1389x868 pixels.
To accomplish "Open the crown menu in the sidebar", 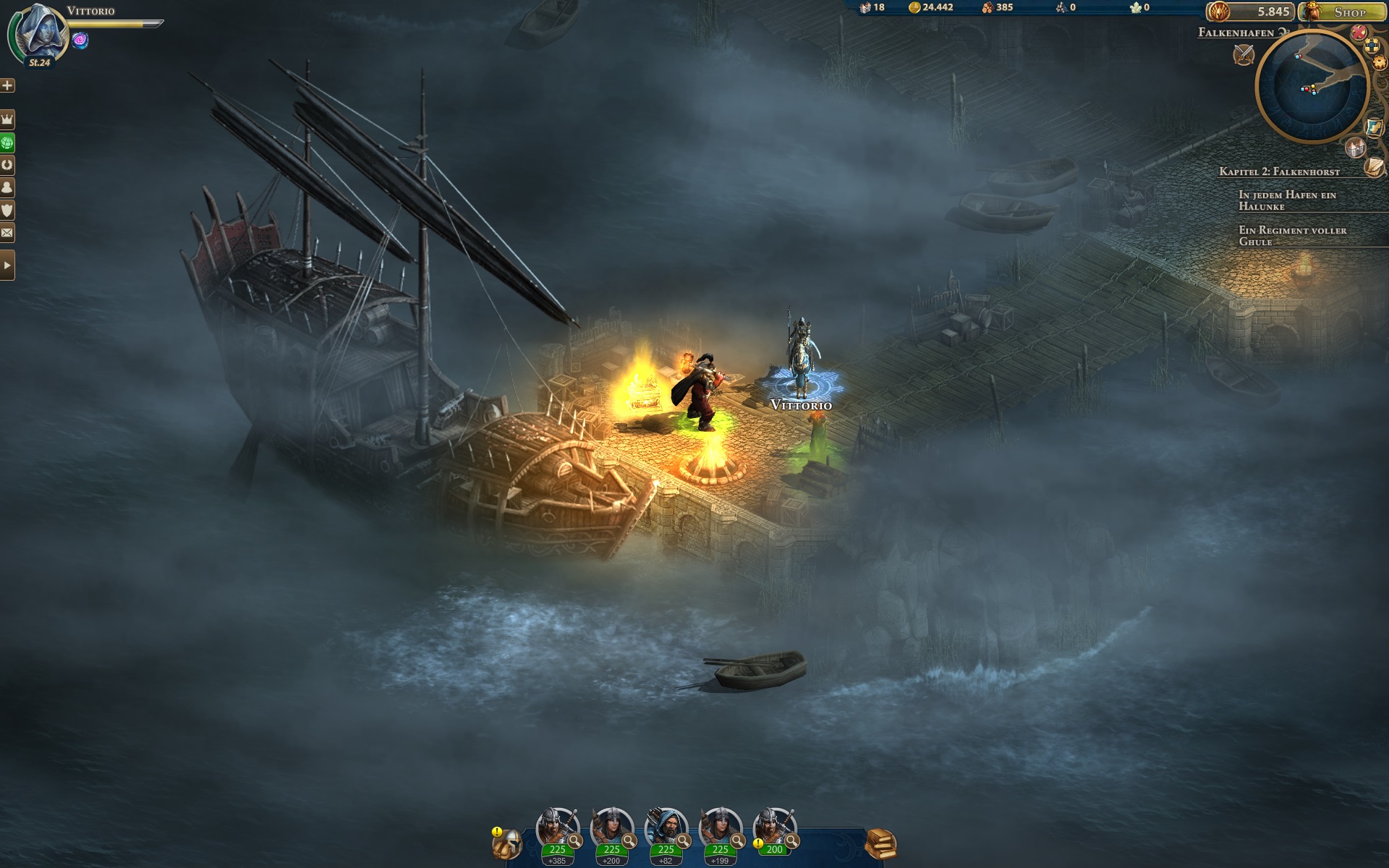I will (x=7, y=119).
